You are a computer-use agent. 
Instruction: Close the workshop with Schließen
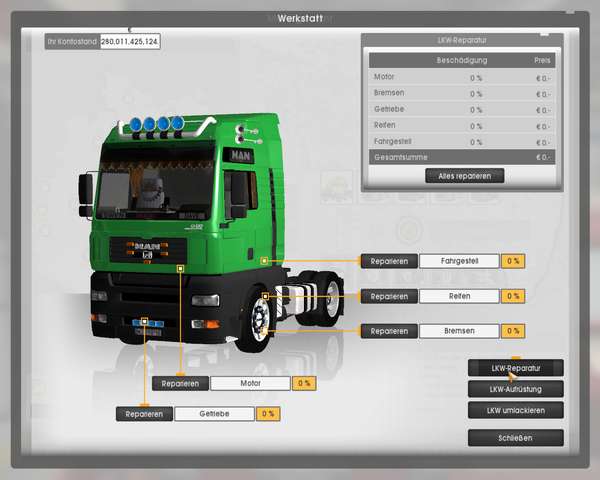515,438
